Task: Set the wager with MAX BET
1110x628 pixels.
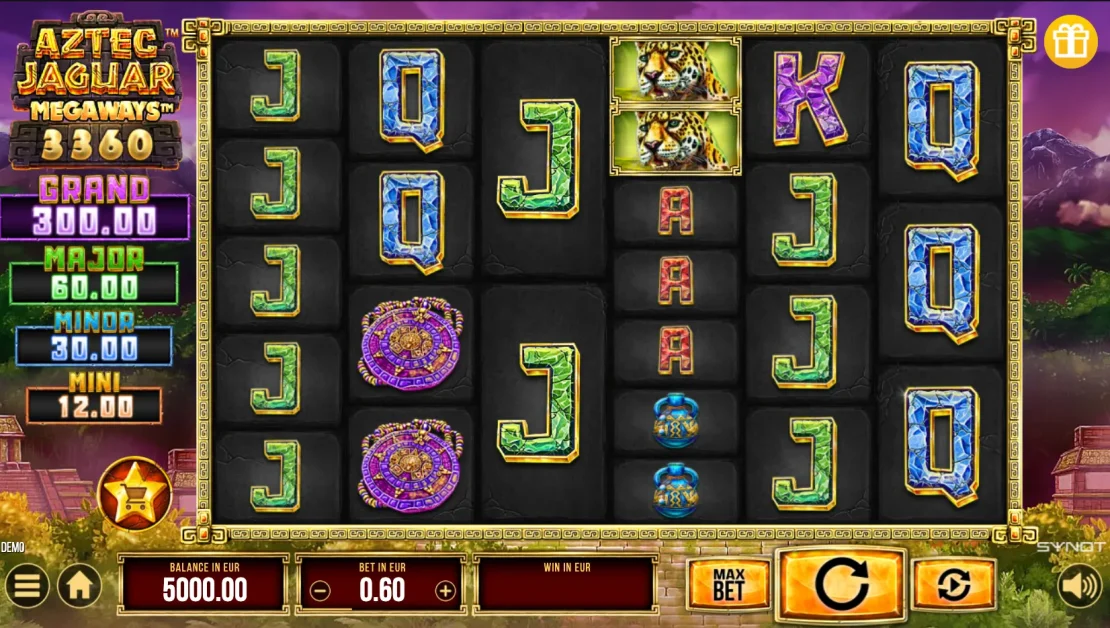Action: click(728, 585)
